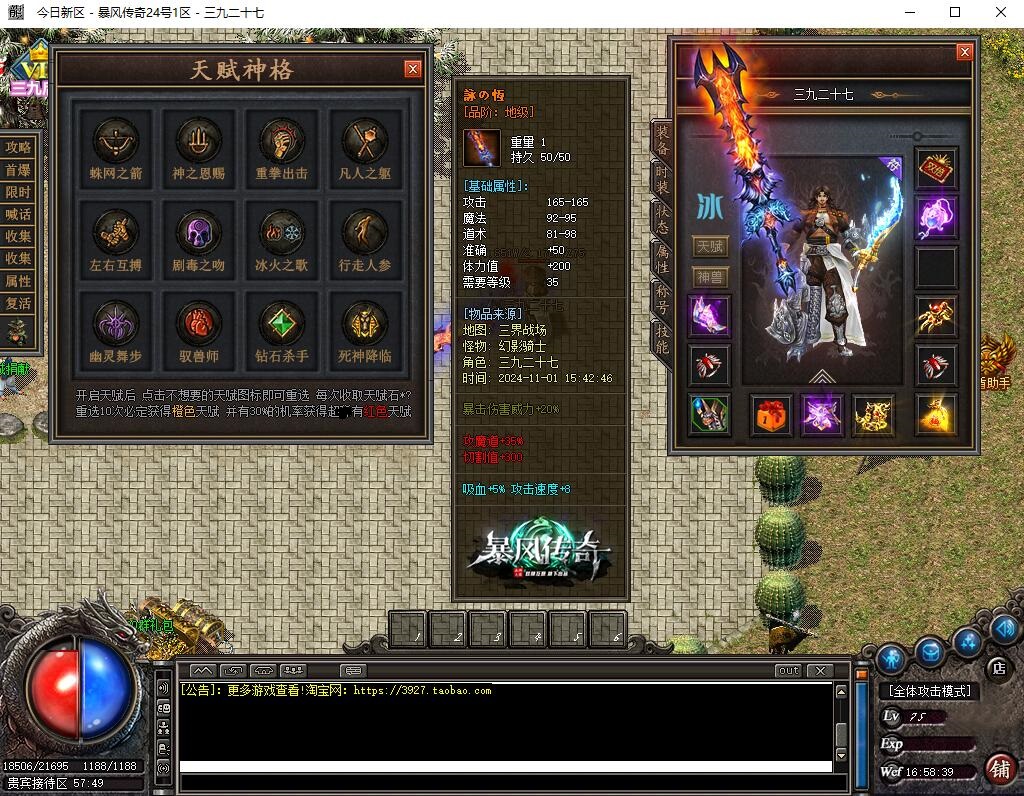
Task: Open the 攻略 side menu entry
Action: 18,147
